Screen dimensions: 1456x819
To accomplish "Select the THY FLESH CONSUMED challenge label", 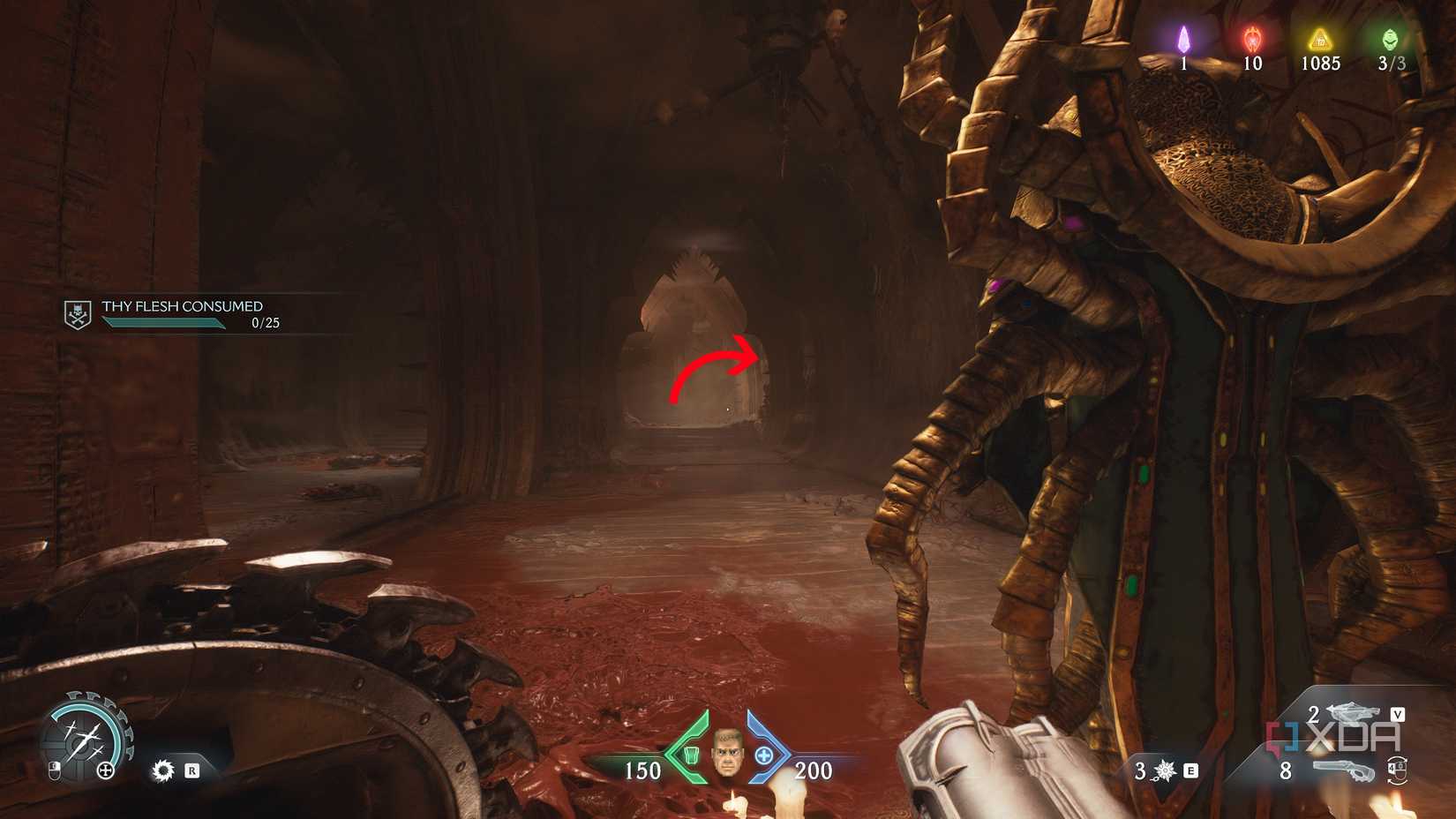I will (x=182, y=306).
